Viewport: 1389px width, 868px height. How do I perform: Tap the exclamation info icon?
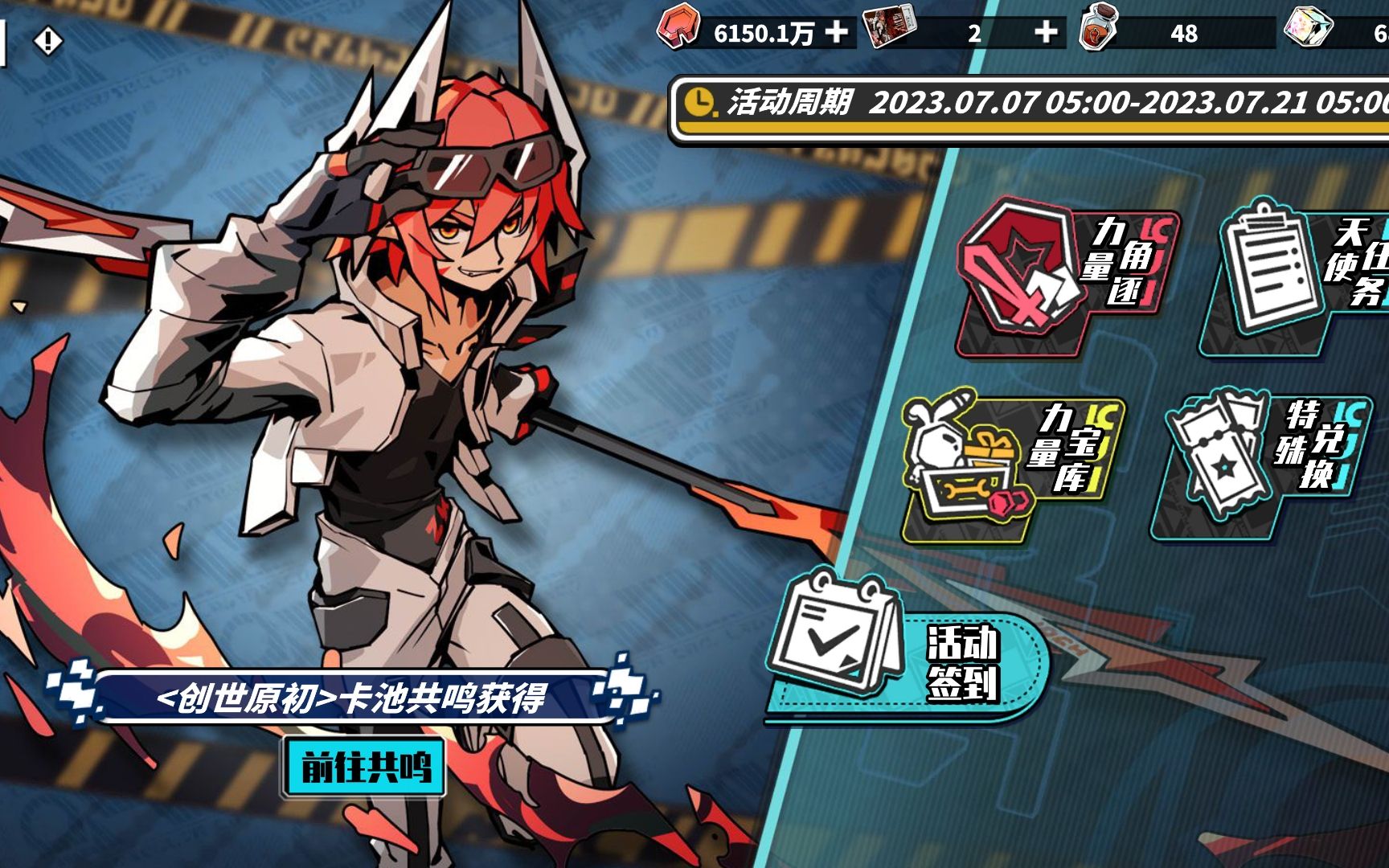[47, 40]
